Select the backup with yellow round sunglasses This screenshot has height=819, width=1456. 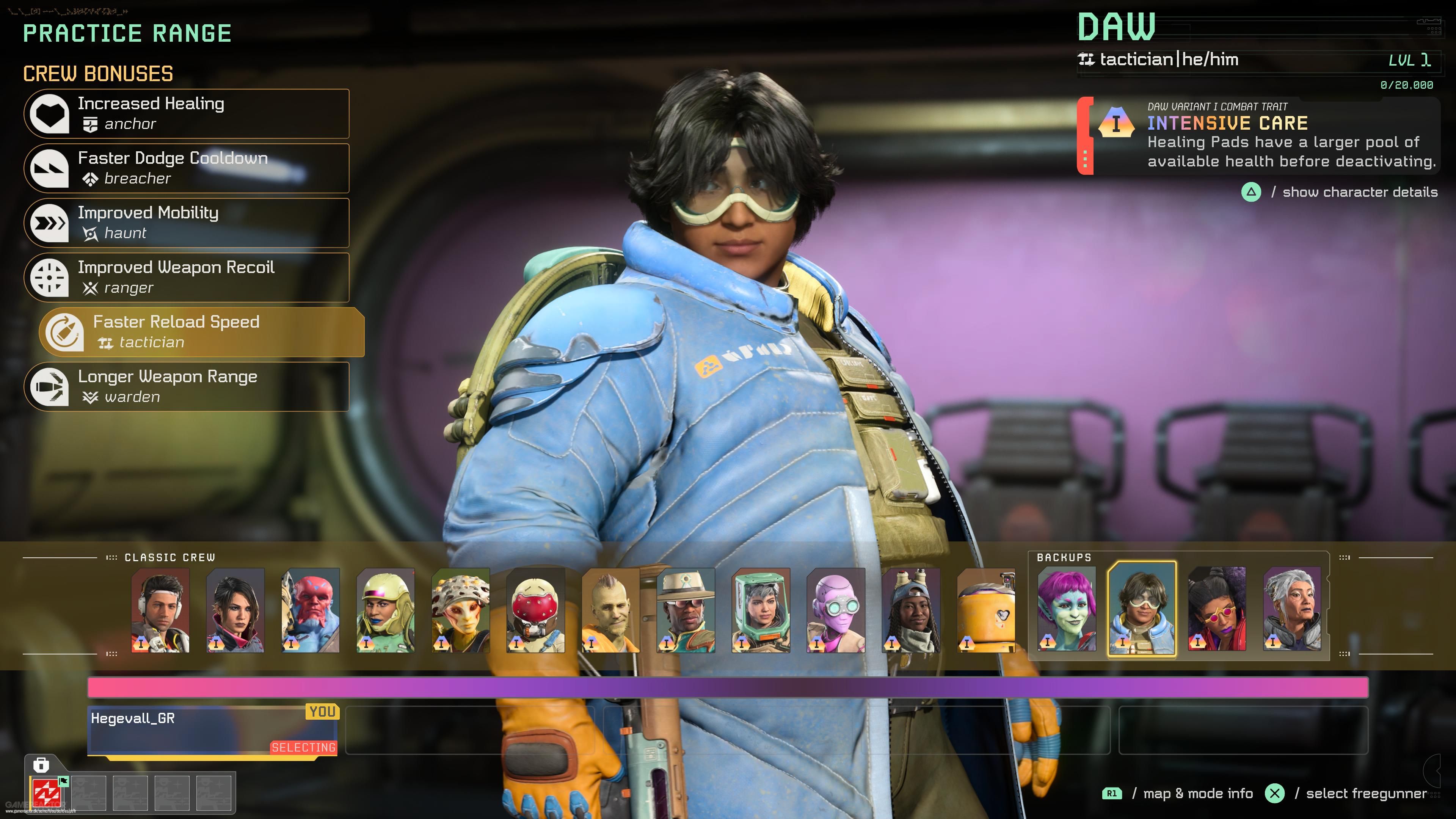(x=1217, y=609)
